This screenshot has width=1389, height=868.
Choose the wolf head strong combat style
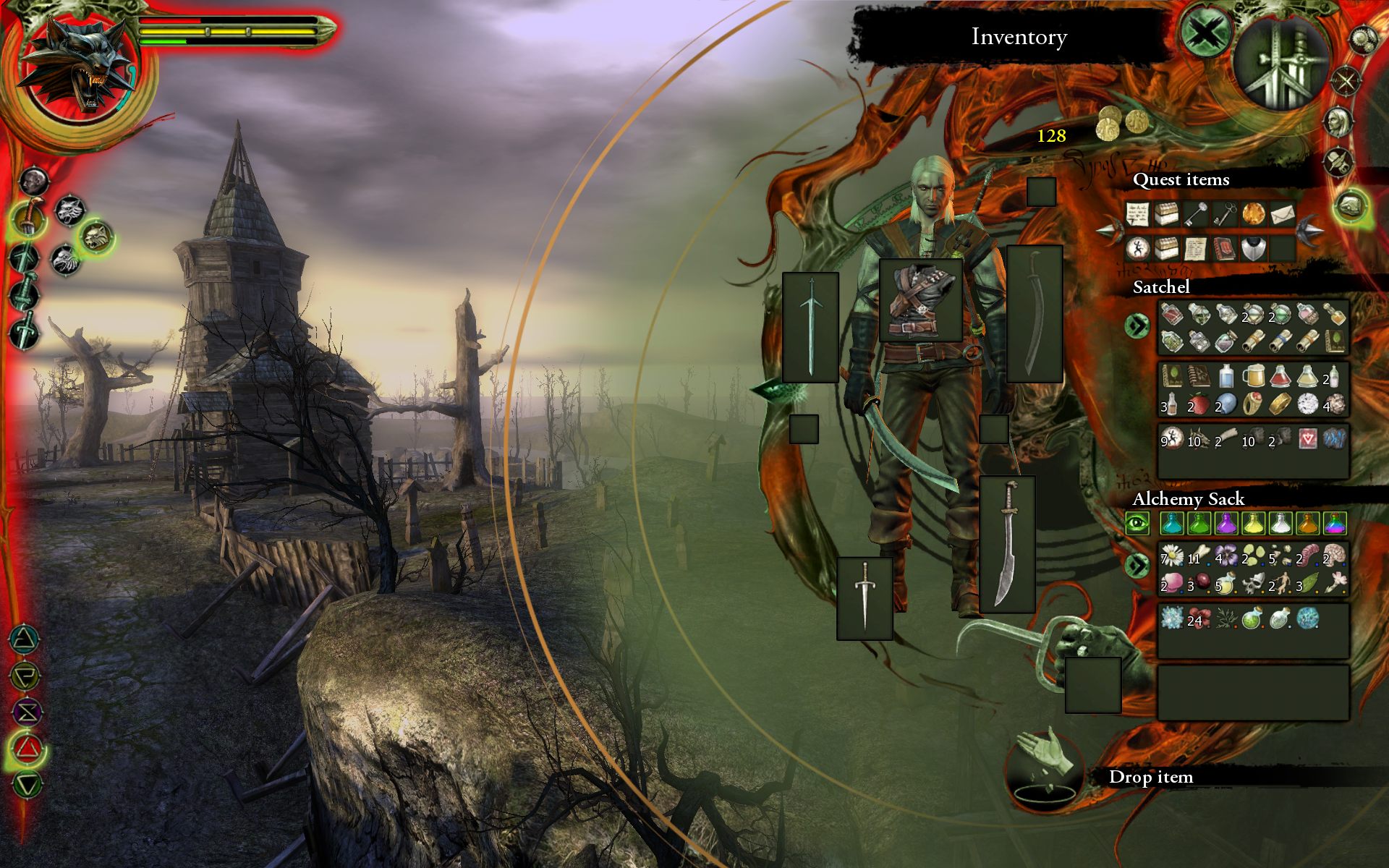point(70,210)
